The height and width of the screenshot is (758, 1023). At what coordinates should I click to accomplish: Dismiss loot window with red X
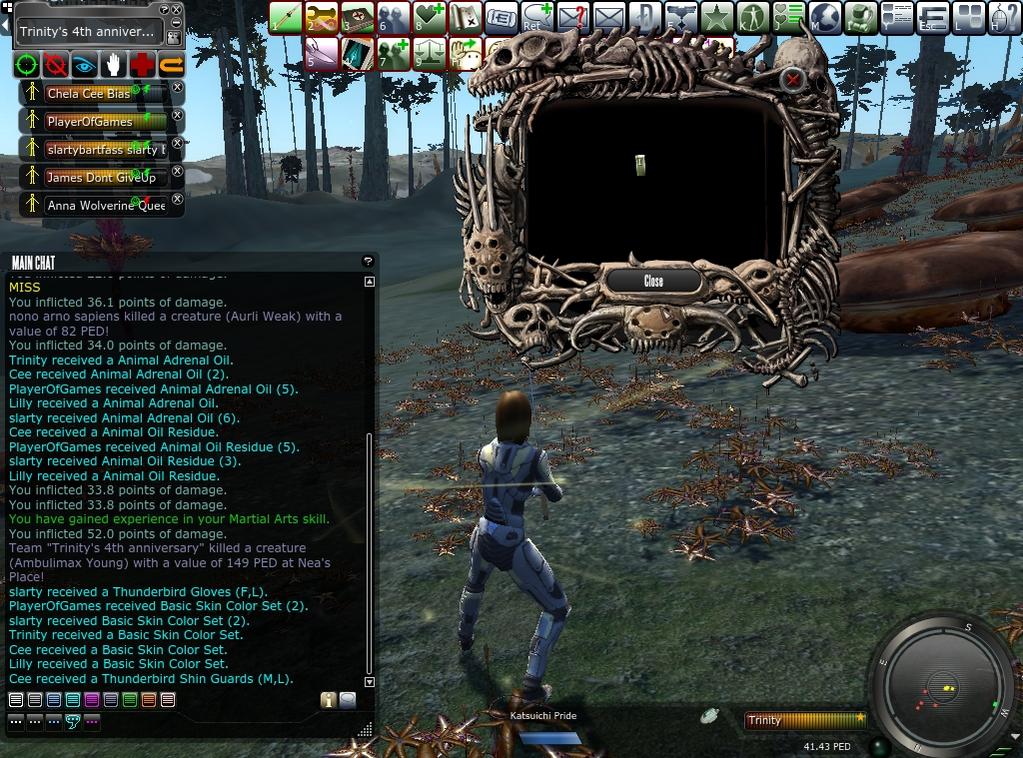point(793,78)
